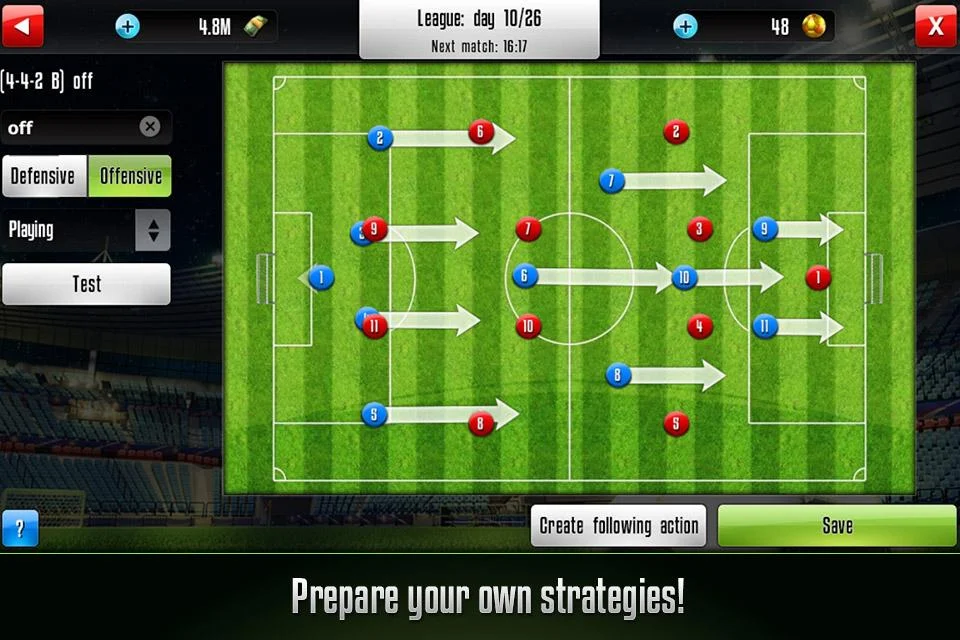Viewport: 960px width, 640px height.
Task: Select blue player 6 token
Action: coord(522,277)
